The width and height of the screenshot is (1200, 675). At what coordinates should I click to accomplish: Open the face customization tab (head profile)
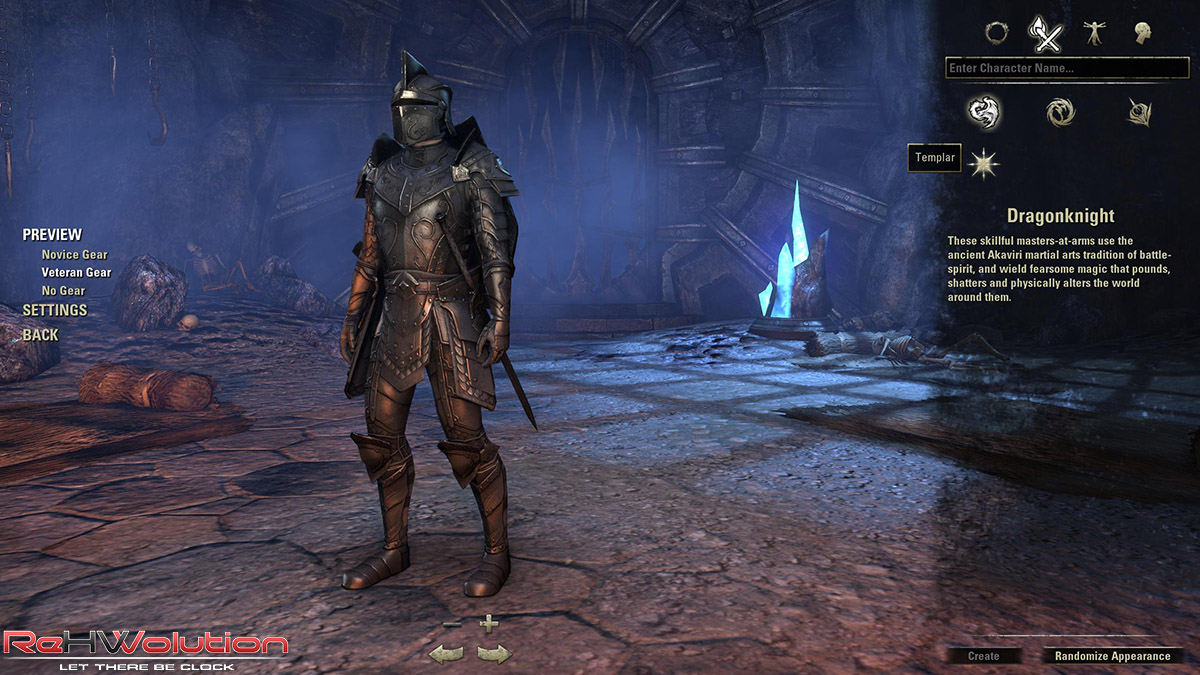[x=1143, y=33]
